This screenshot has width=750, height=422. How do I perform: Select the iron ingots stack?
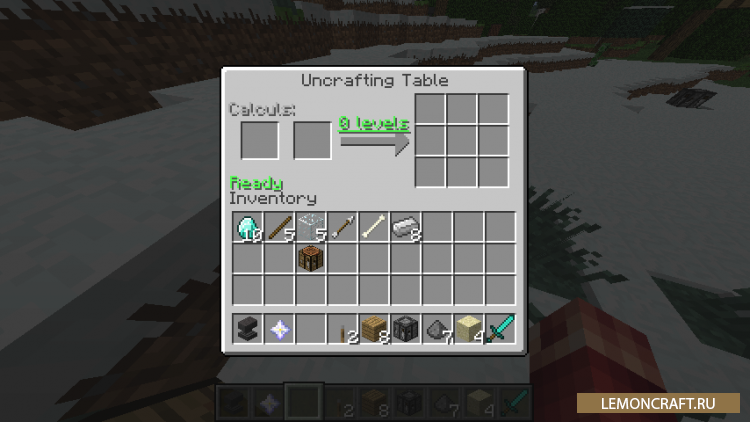406,227
